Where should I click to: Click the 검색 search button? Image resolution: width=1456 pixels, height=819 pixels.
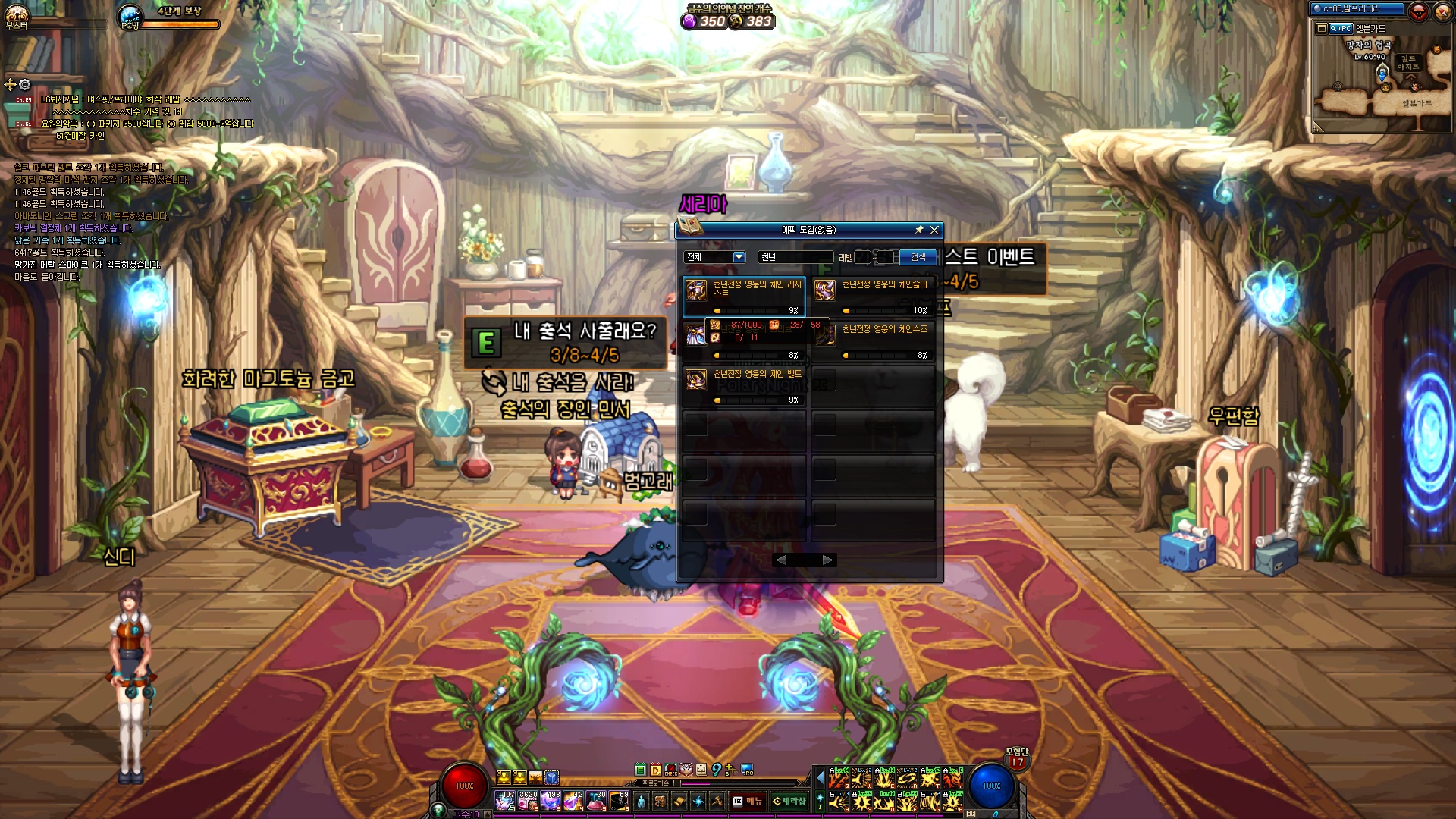point(918,257)
